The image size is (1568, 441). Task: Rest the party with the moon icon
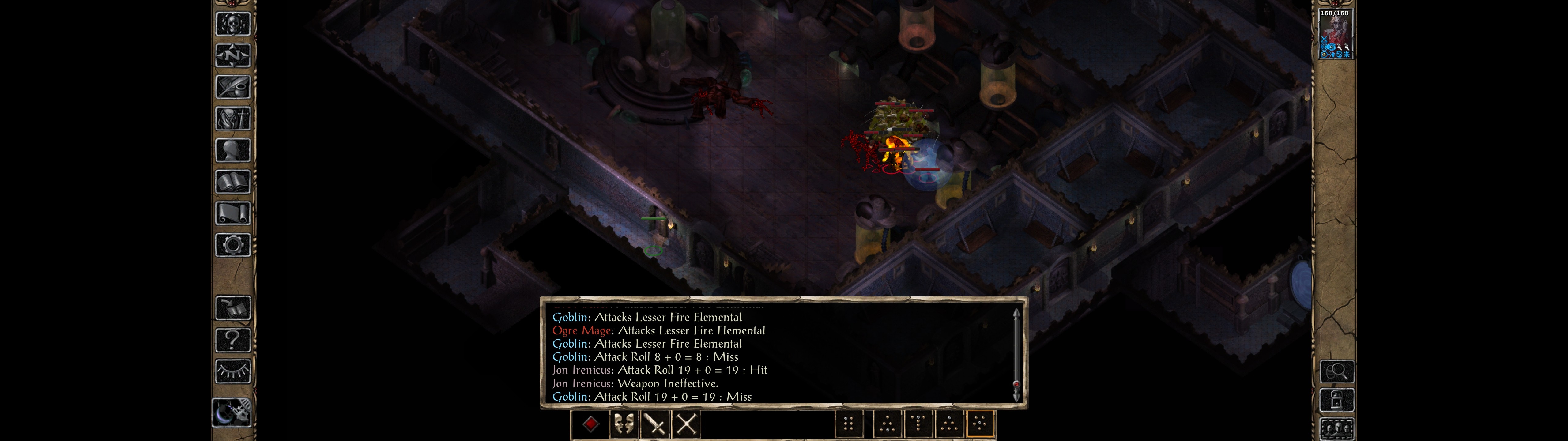(x=232, y=413)
